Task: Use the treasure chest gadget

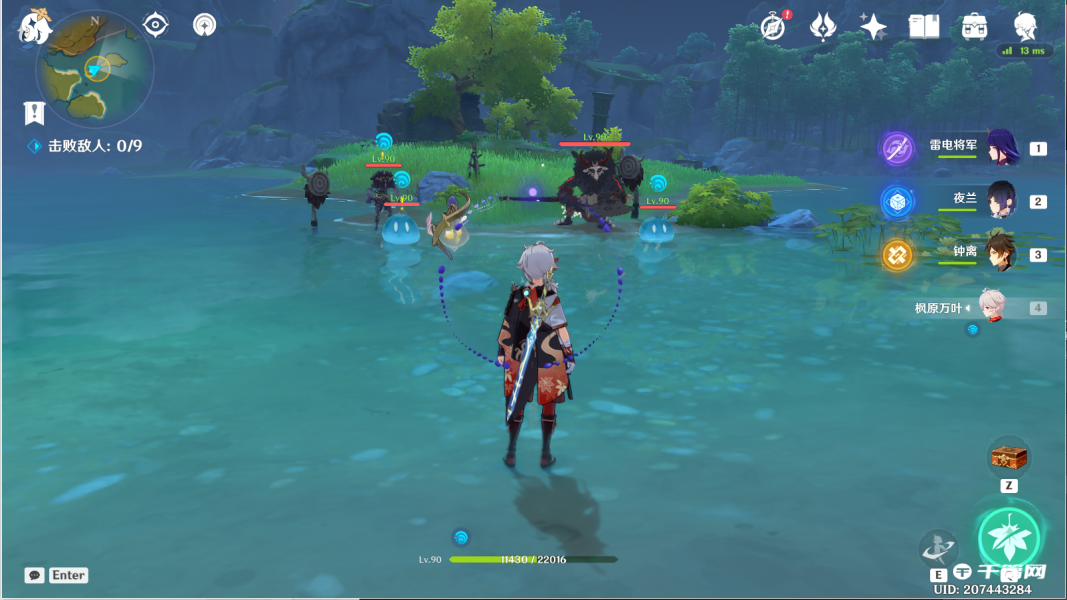Action: click(x=1008, y=457)
